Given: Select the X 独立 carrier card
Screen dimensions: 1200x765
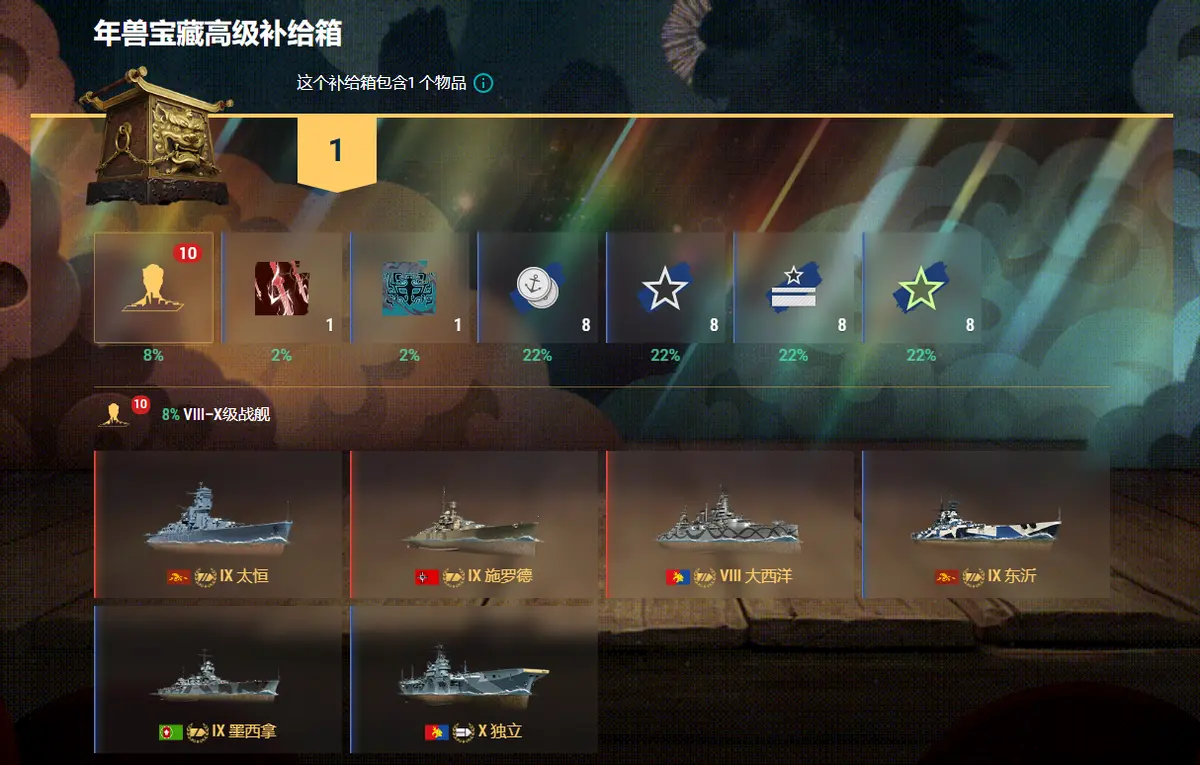Looking at the screenshot, I should (x=475, y=680).
